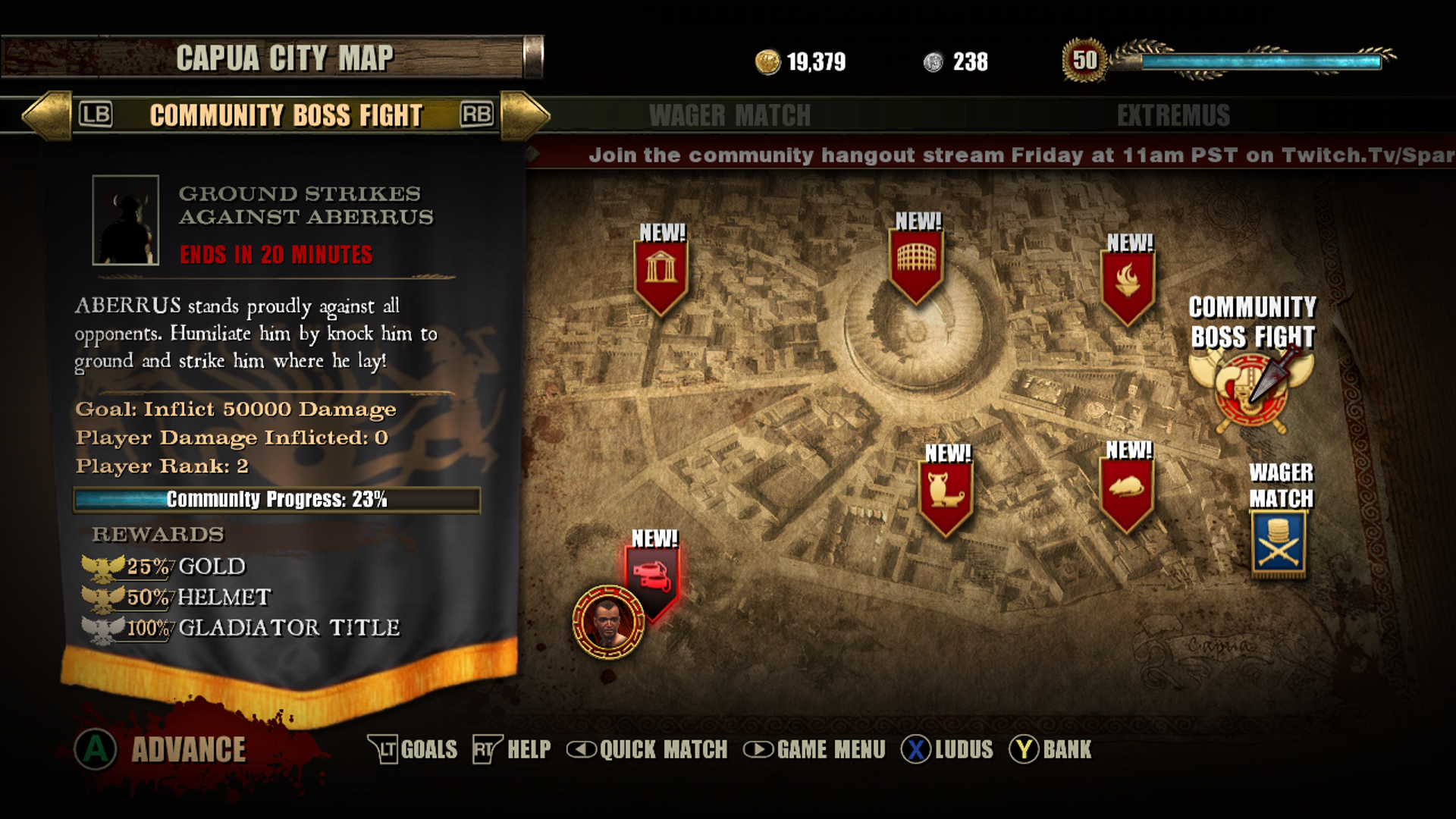The width and height of the screenshot is (1456, 819).
Task: Open the Game Menu
Action: 814,750
